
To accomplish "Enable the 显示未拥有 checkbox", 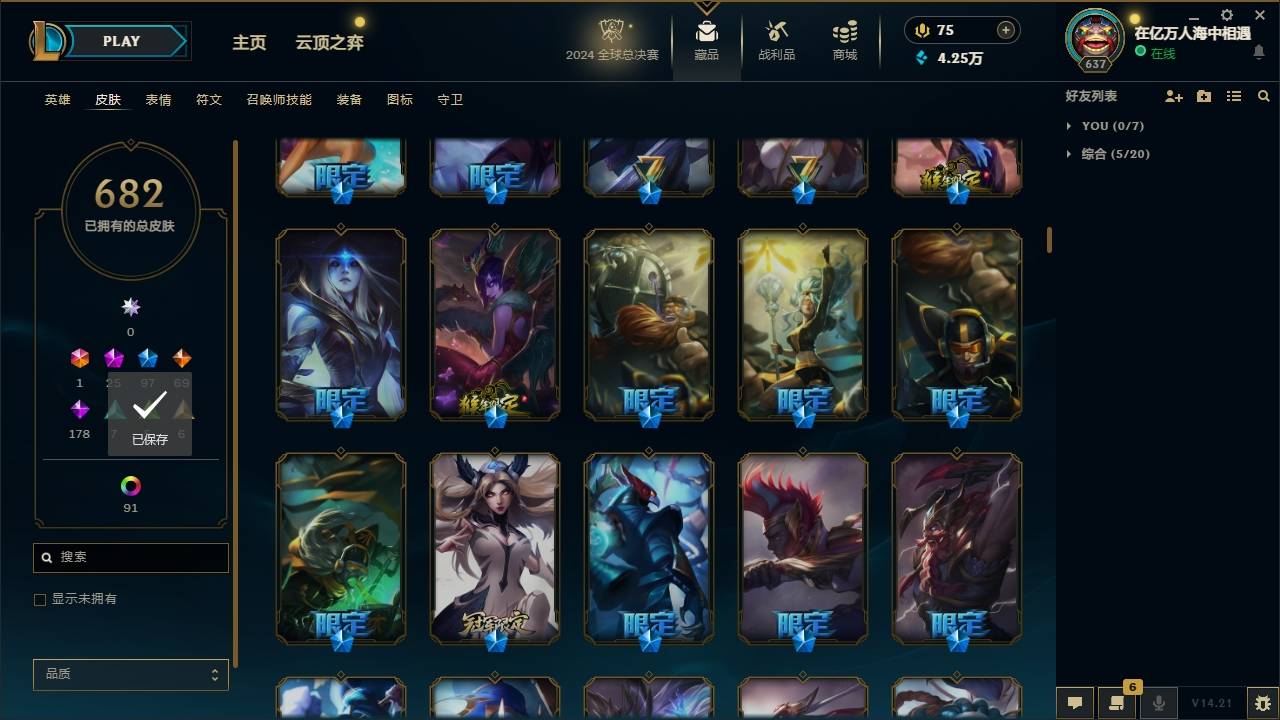I will click(x=39, y=599).
